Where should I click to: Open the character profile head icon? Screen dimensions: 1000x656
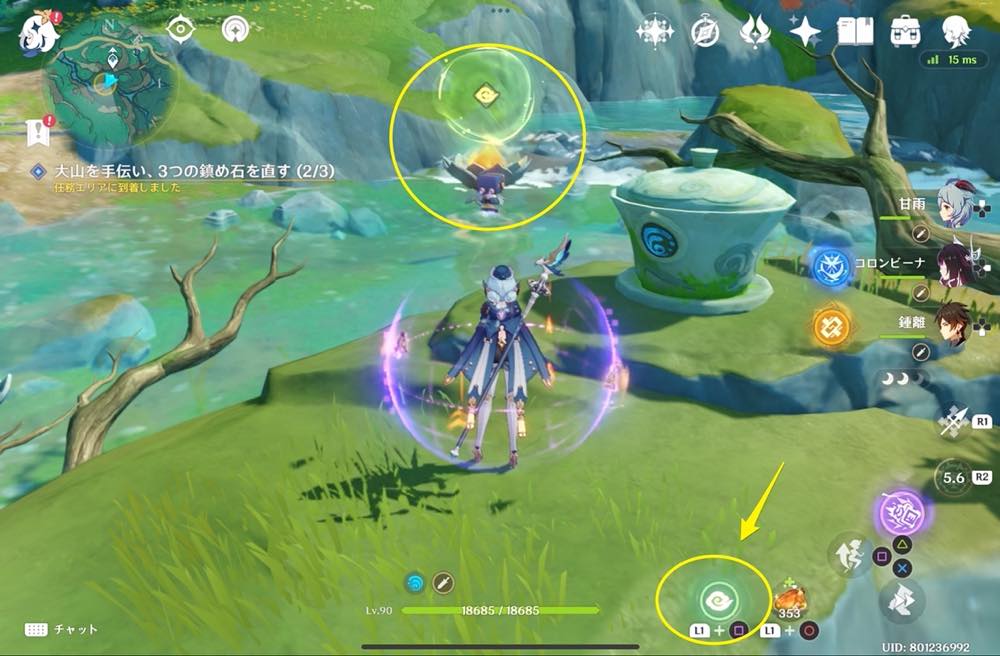[x=957, y=32]
